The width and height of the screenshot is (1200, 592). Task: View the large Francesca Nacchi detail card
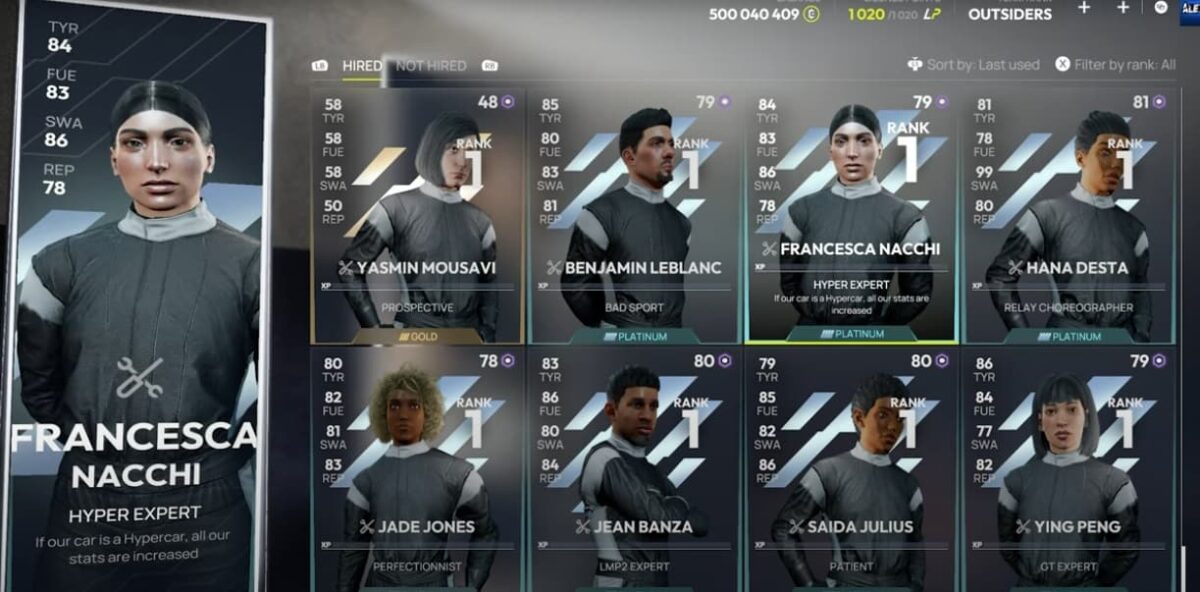[x=136, y=300]
